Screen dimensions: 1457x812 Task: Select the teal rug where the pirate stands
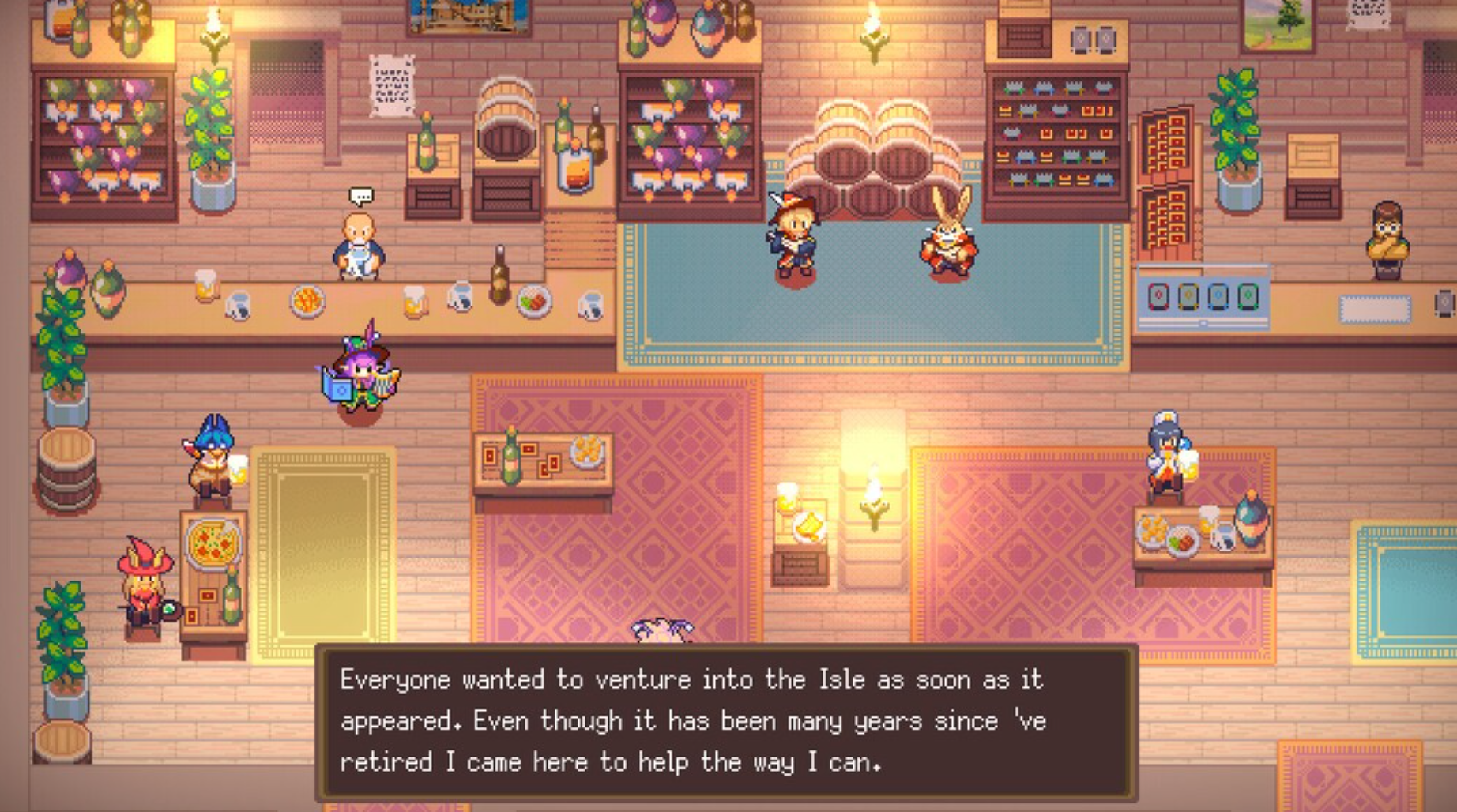(869, 316)
